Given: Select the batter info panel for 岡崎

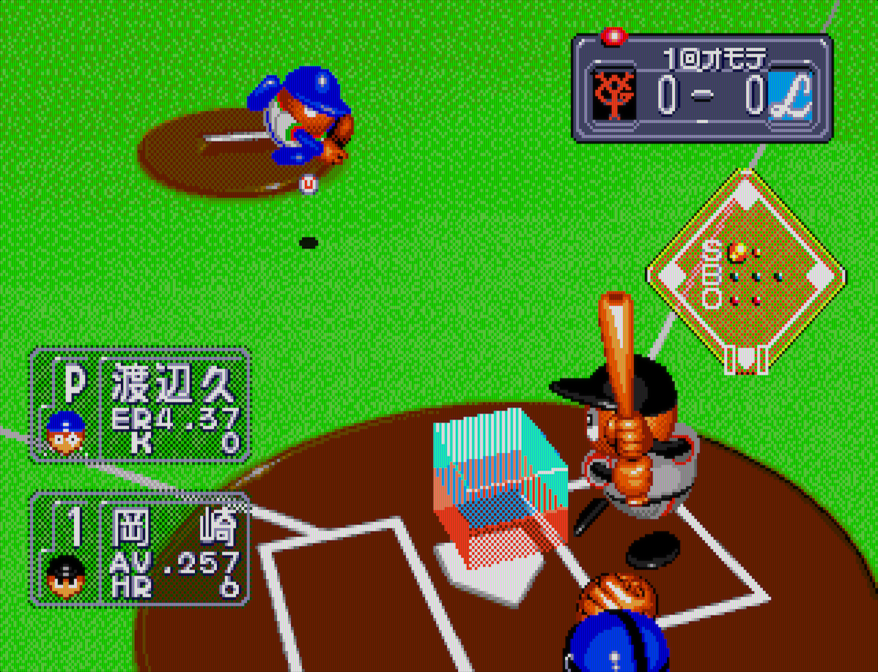Looking at the screenshot, I should point(139,547).
